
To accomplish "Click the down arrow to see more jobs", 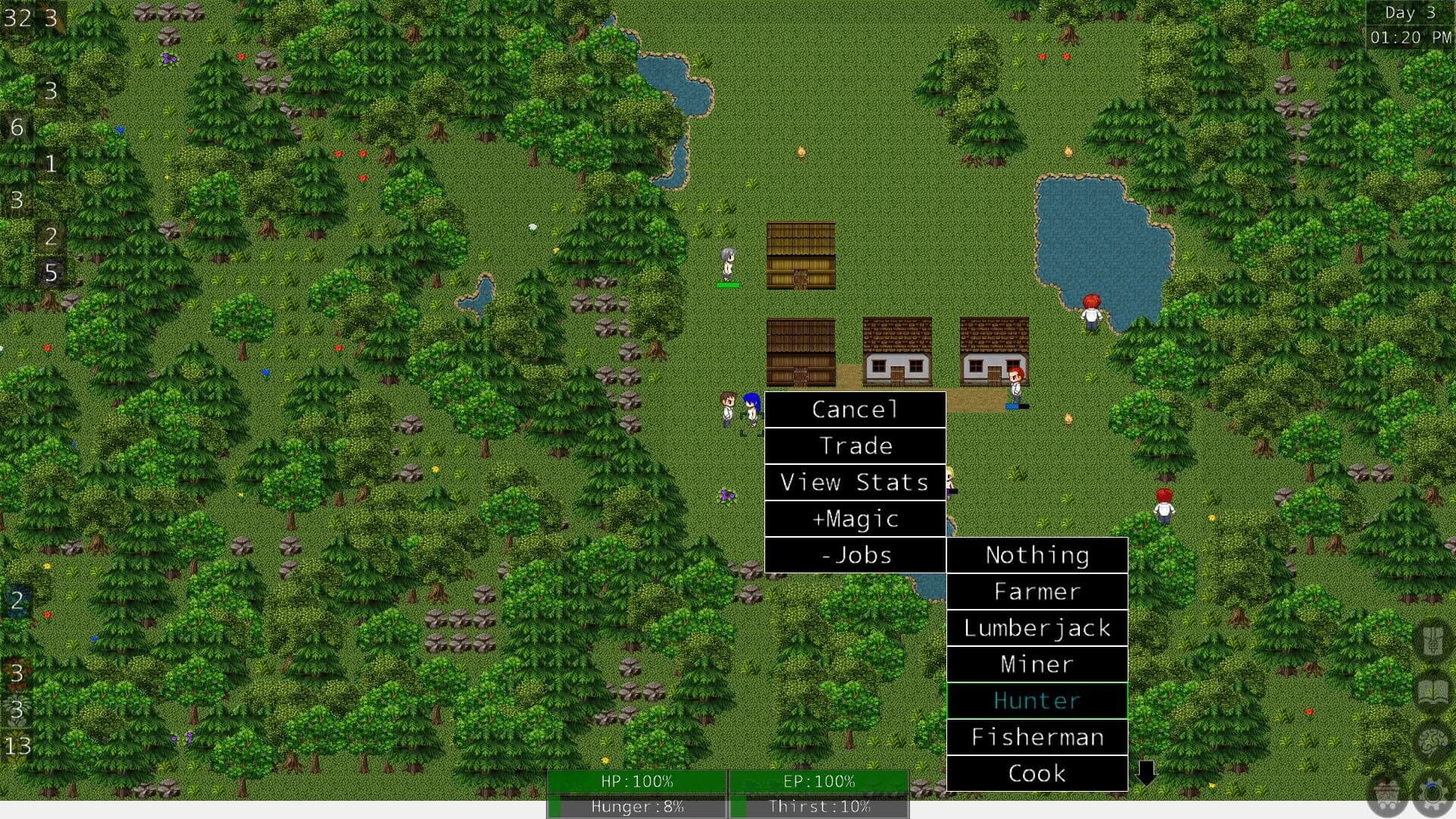I will [x=1146, y=773].
